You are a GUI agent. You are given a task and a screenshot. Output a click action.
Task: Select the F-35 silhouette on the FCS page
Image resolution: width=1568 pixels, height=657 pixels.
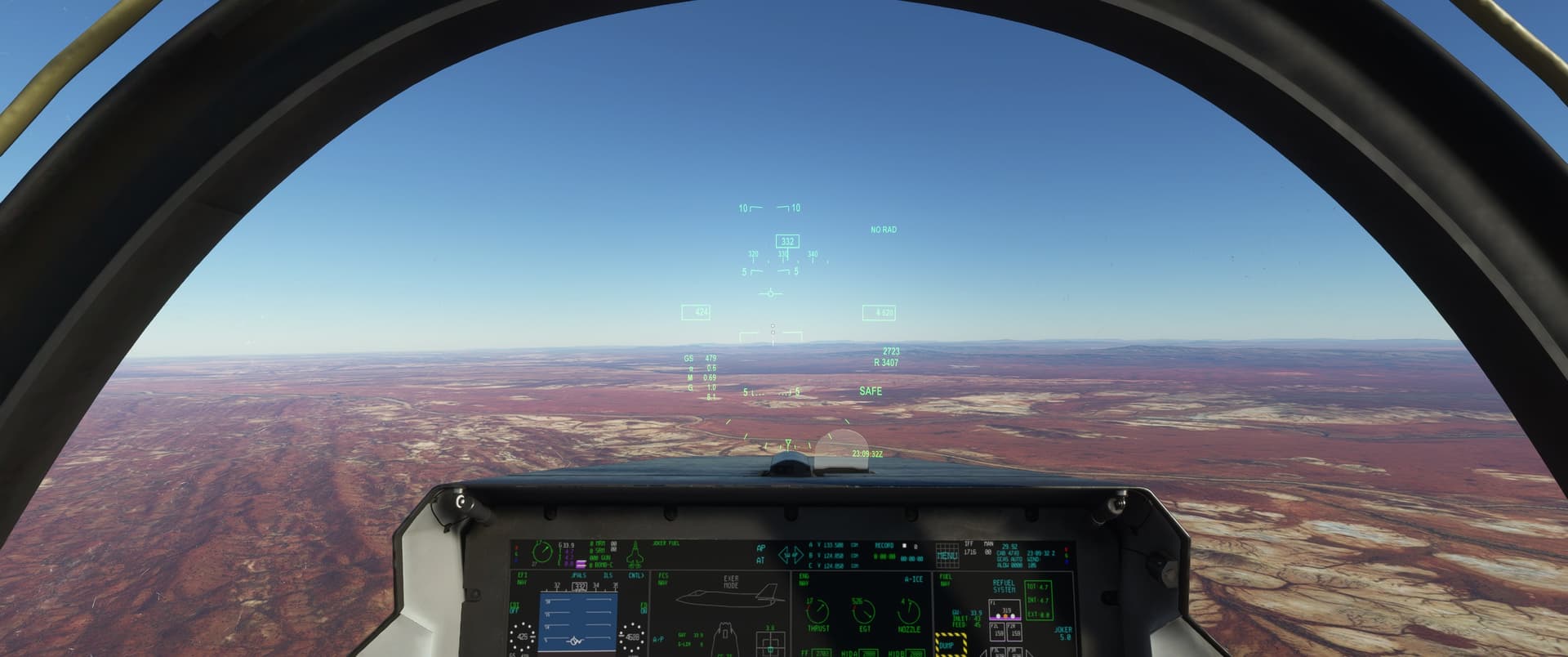tap(727, 595)
